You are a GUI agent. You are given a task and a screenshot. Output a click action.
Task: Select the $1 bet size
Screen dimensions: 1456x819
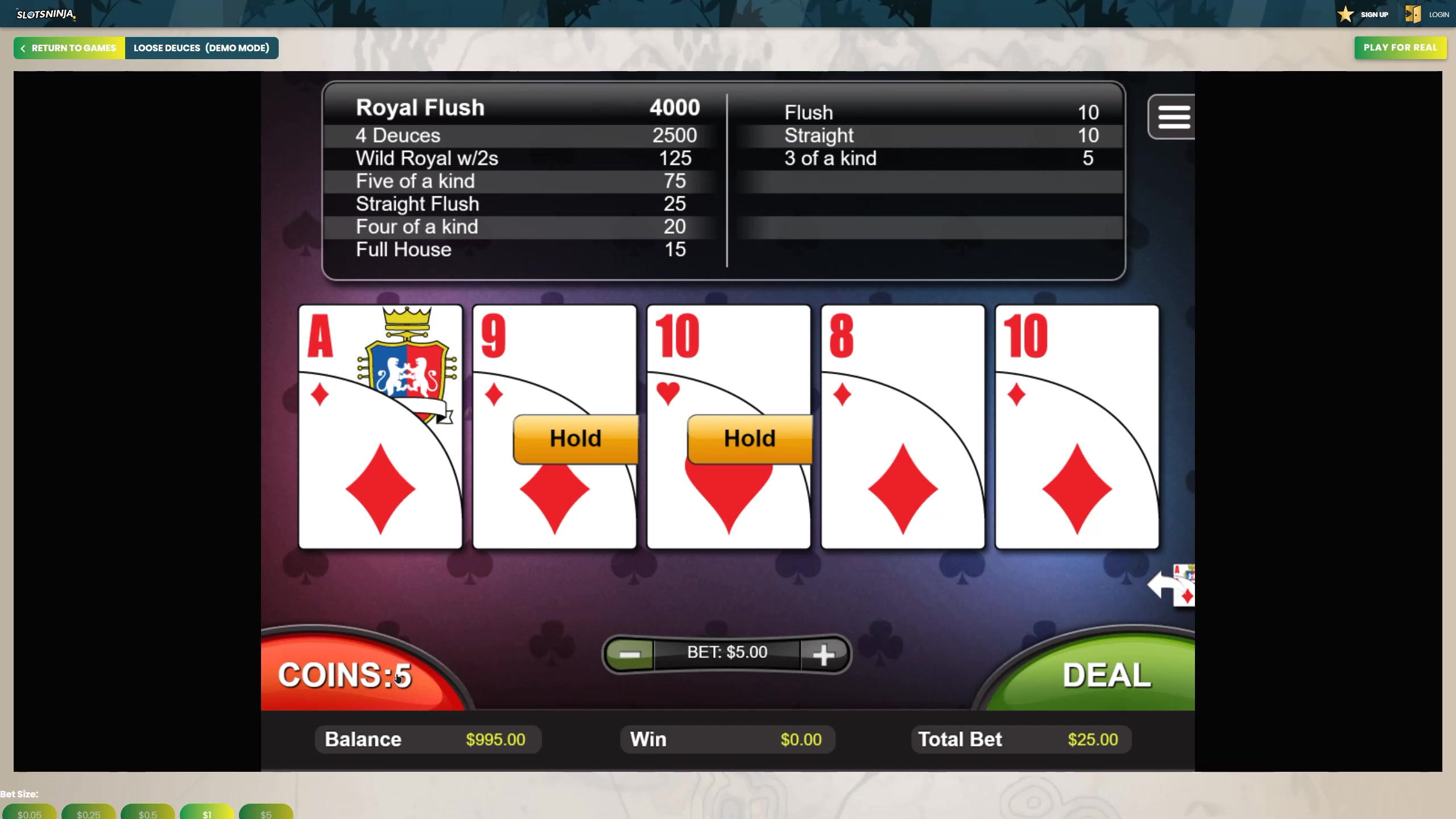(207, 813)
